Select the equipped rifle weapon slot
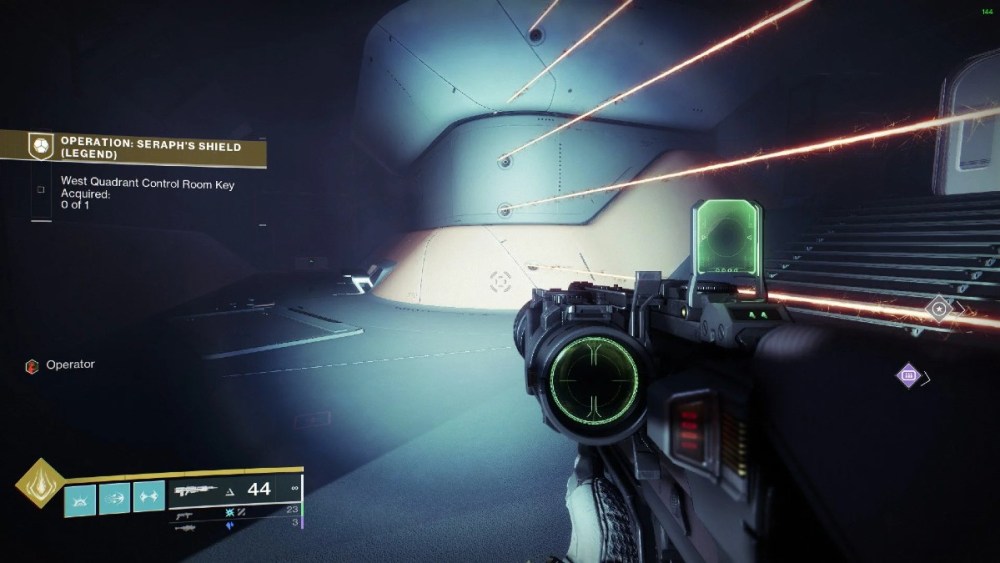The width and height of the screenshot is (1000, 563). pyautogui.click(x=236, y=490)
